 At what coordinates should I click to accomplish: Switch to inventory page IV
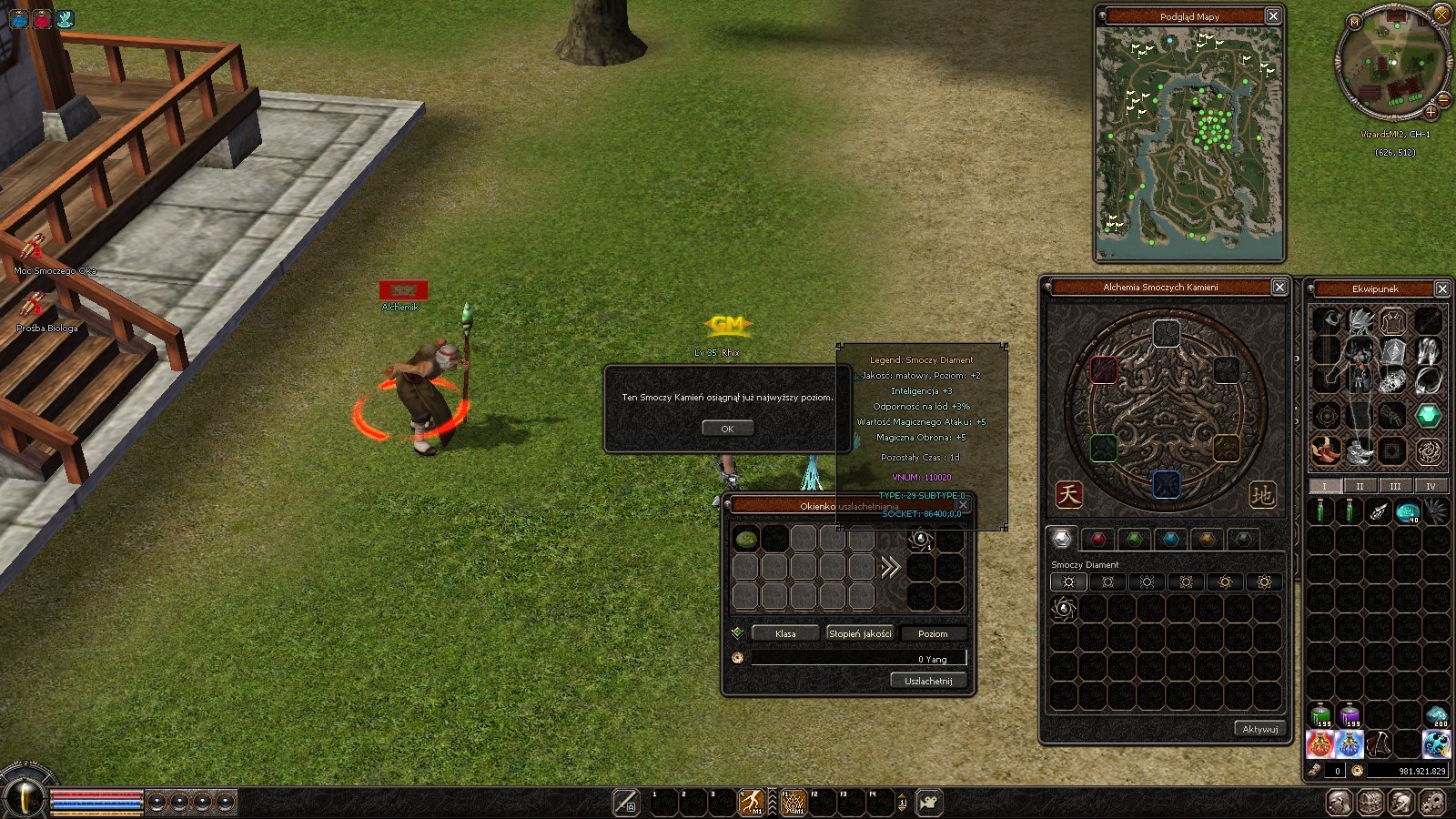(x=1431, y=486)
